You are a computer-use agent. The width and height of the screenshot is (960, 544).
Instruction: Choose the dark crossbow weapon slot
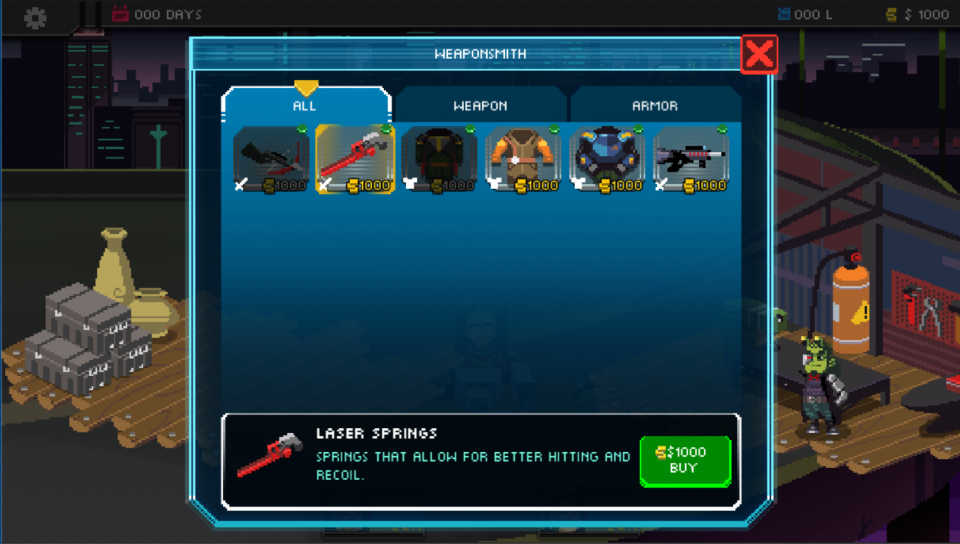pyautogui.click(x=271, y=159)
